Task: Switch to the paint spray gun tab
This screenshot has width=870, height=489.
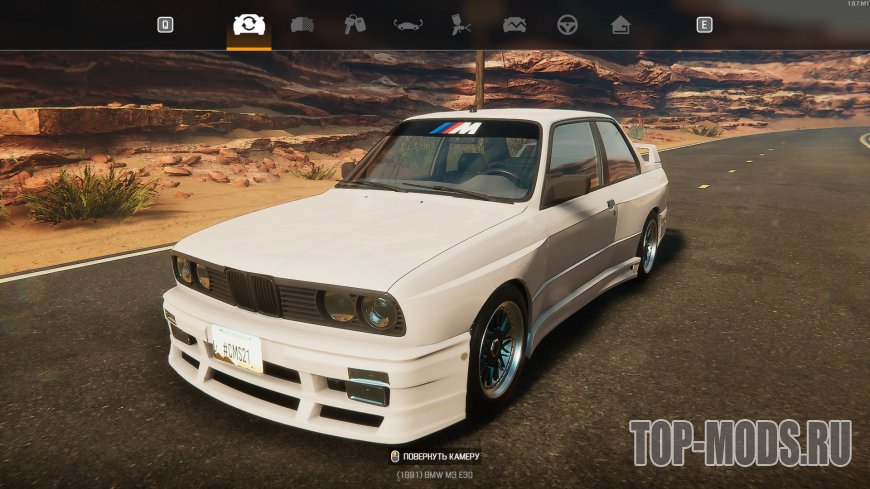Action: [x=461, y=25]
